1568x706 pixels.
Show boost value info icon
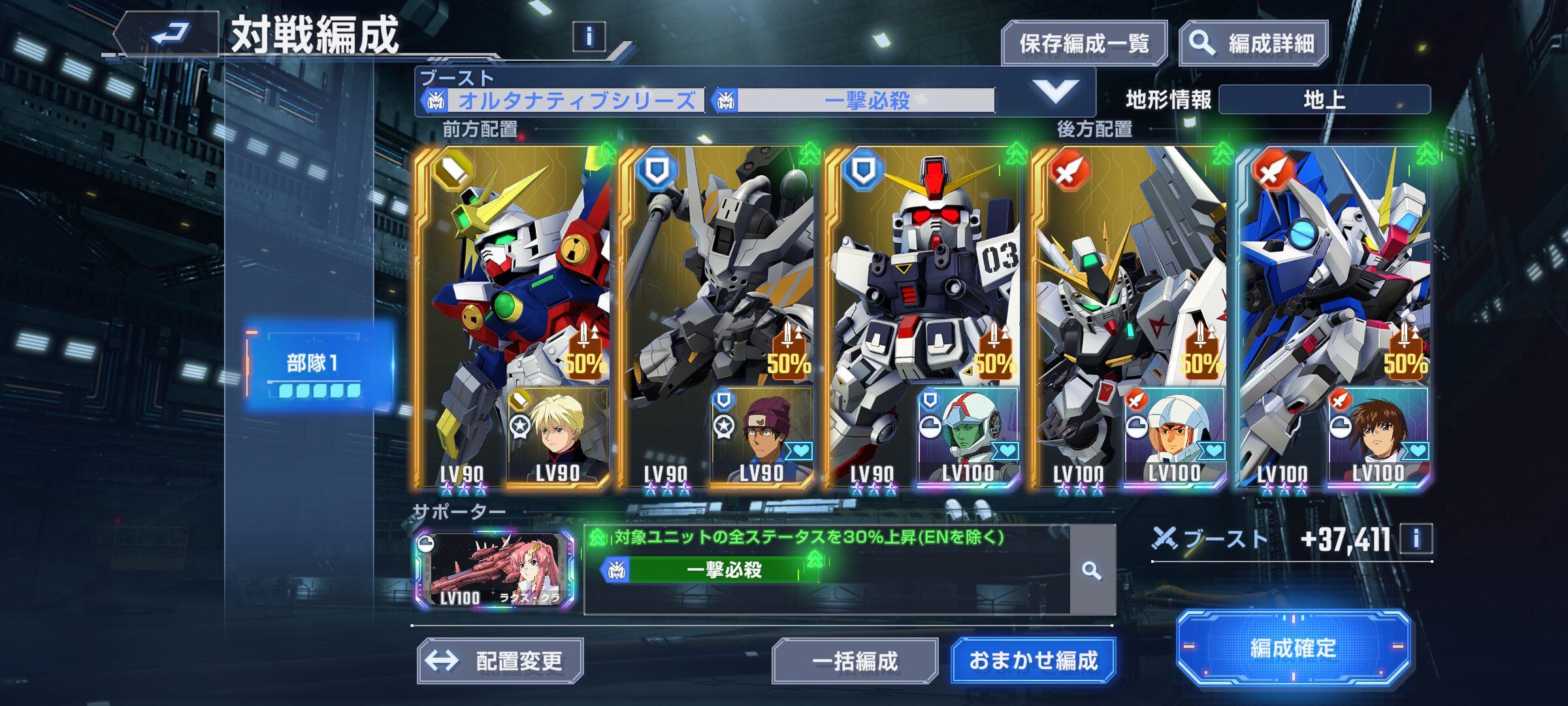tap(1416, 539)
